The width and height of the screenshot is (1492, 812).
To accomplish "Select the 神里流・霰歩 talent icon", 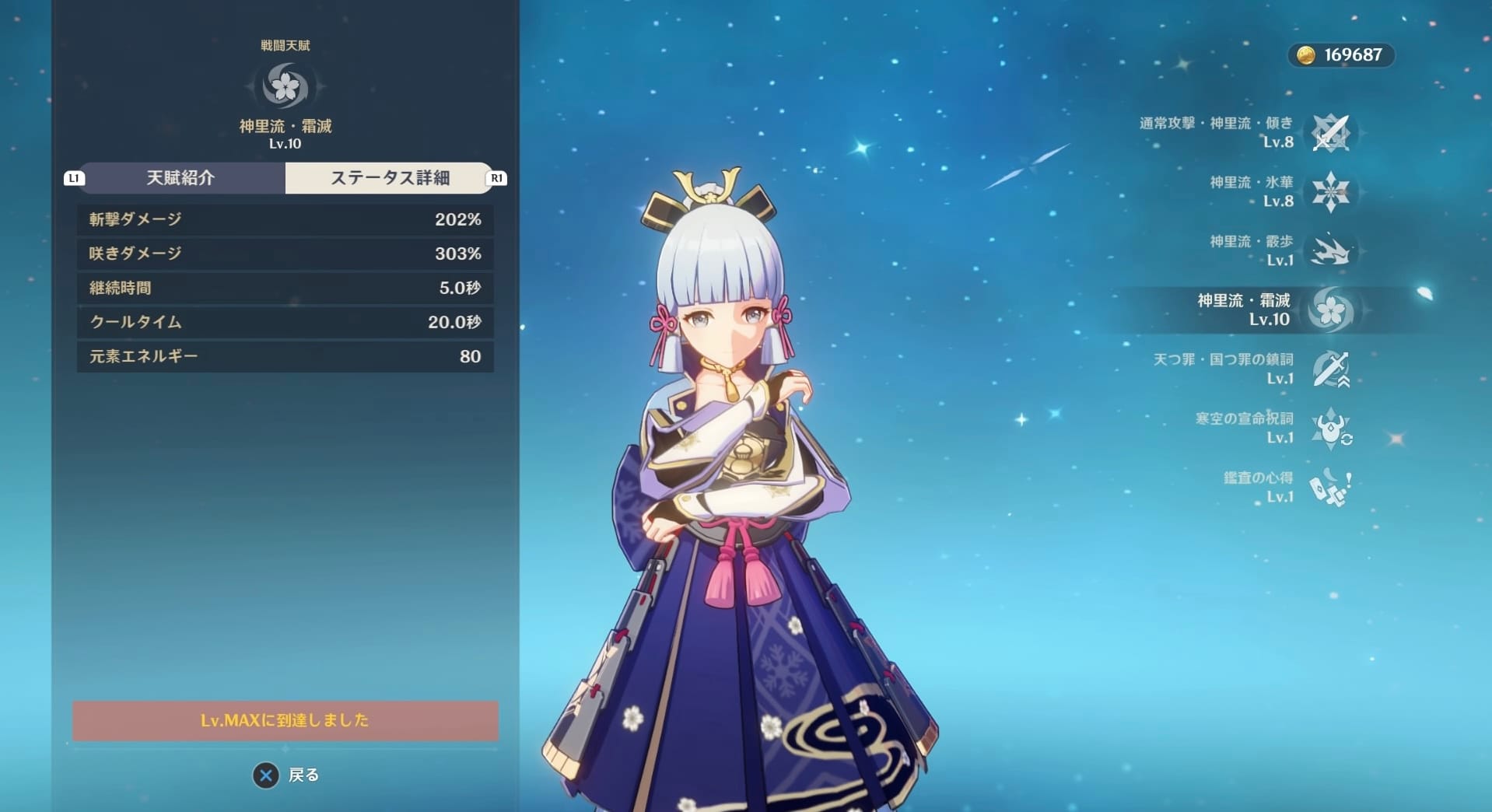I will coord(1332,251).
